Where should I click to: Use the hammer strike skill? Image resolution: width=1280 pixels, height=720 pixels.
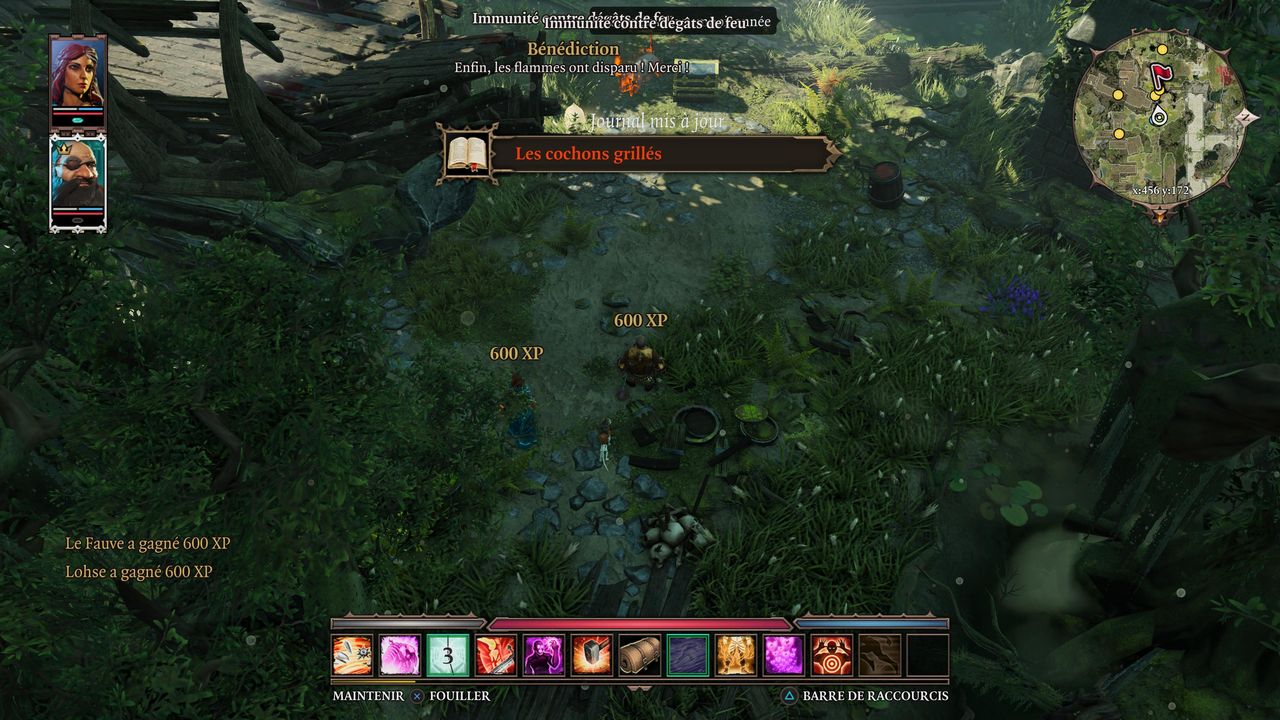tap(592, 655)
